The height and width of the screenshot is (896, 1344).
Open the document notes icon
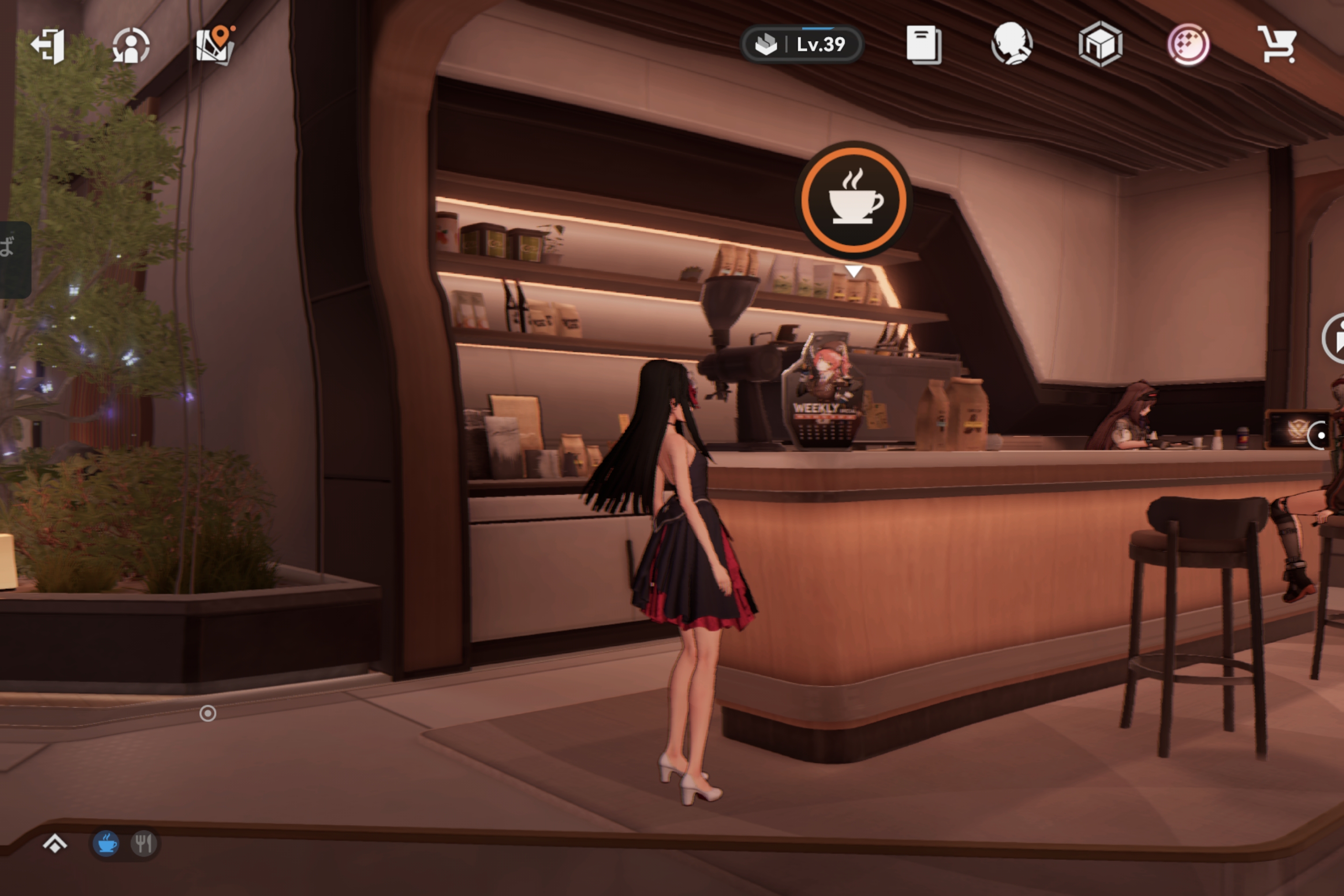[x=923, y=45]
